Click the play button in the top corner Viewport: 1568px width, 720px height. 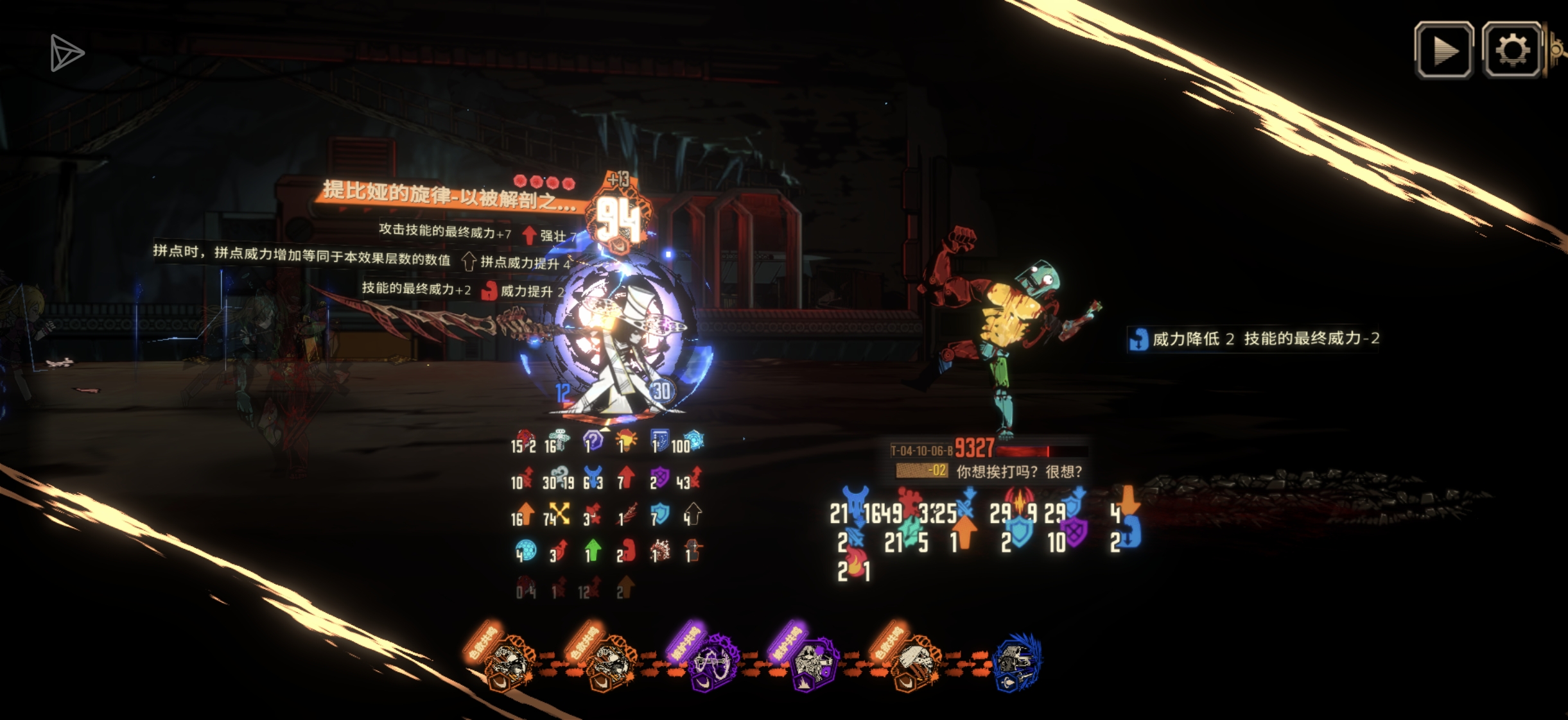[1443, 50]
